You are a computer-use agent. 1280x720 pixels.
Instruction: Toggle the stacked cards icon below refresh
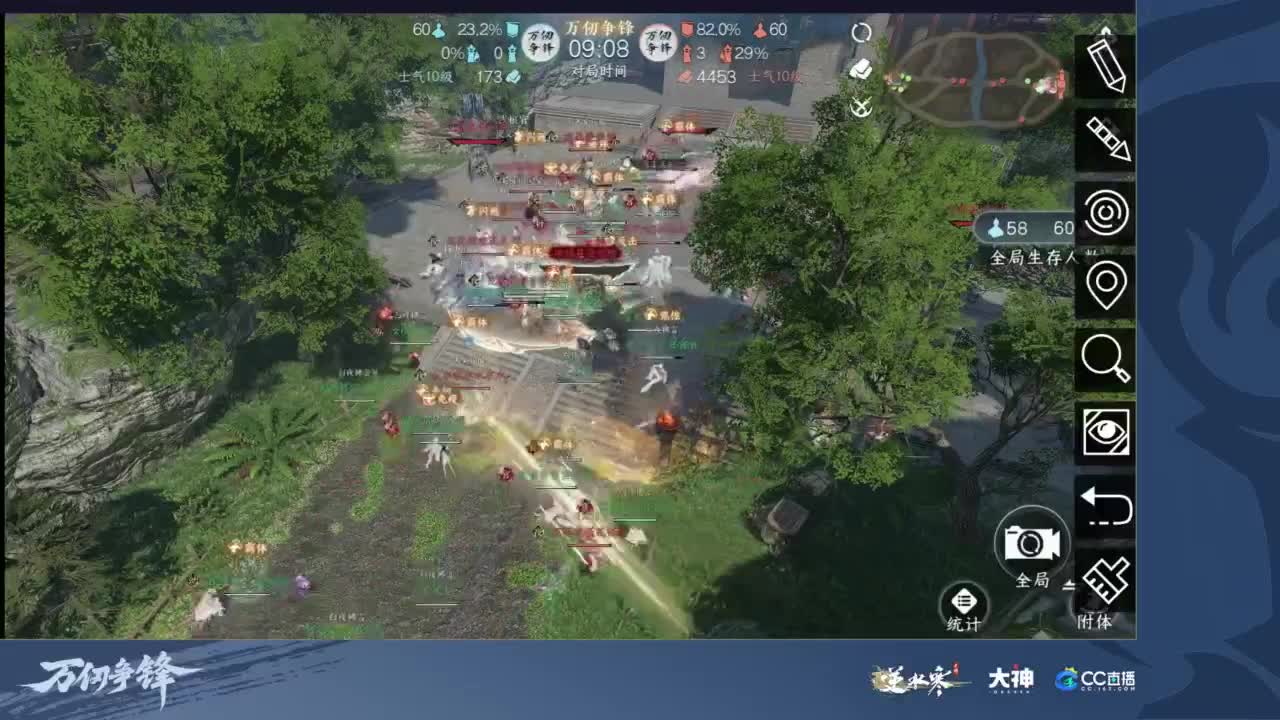tap(862, 70)
